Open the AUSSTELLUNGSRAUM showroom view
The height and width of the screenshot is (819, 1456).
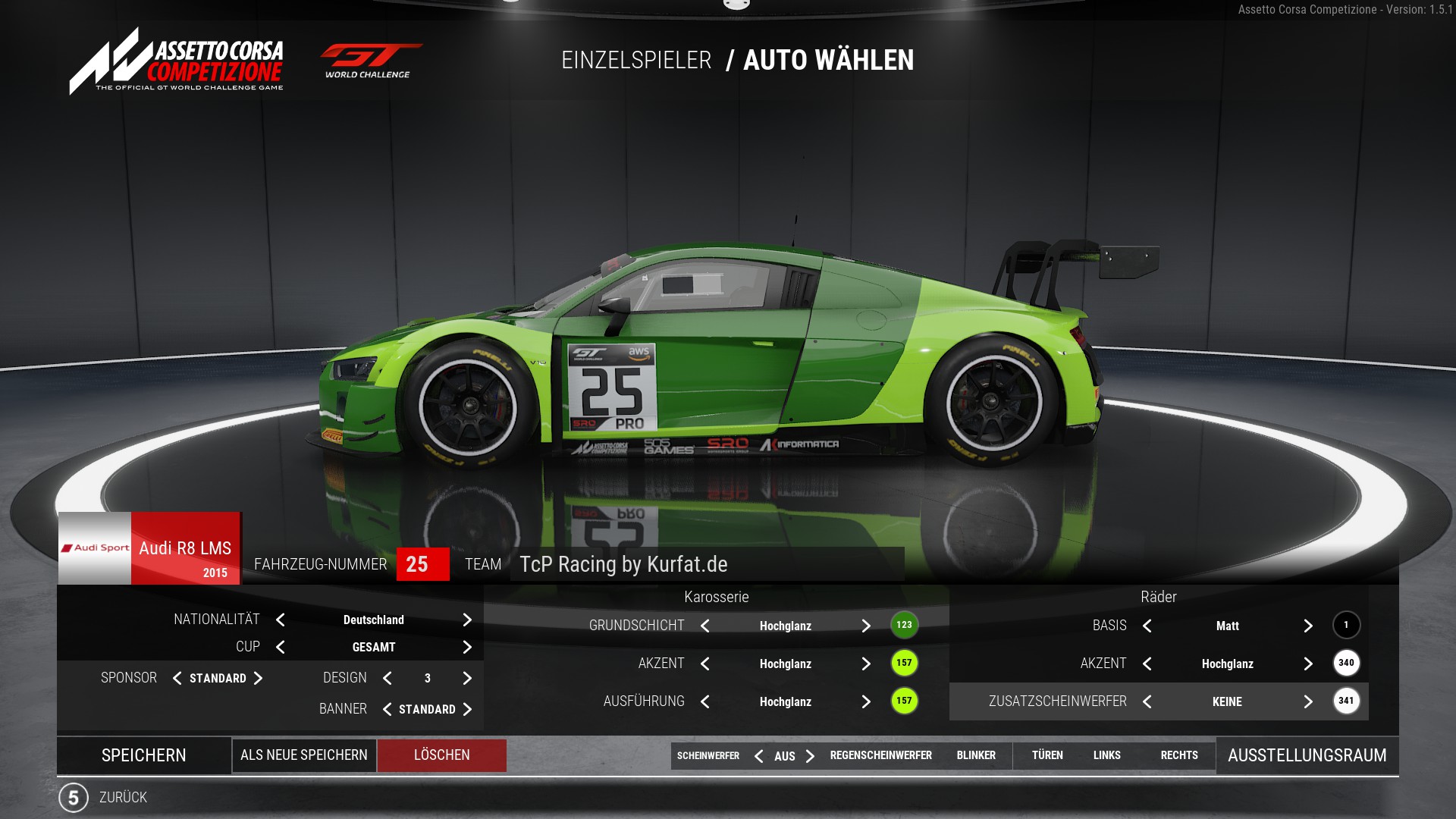(x=1307, y=755)
